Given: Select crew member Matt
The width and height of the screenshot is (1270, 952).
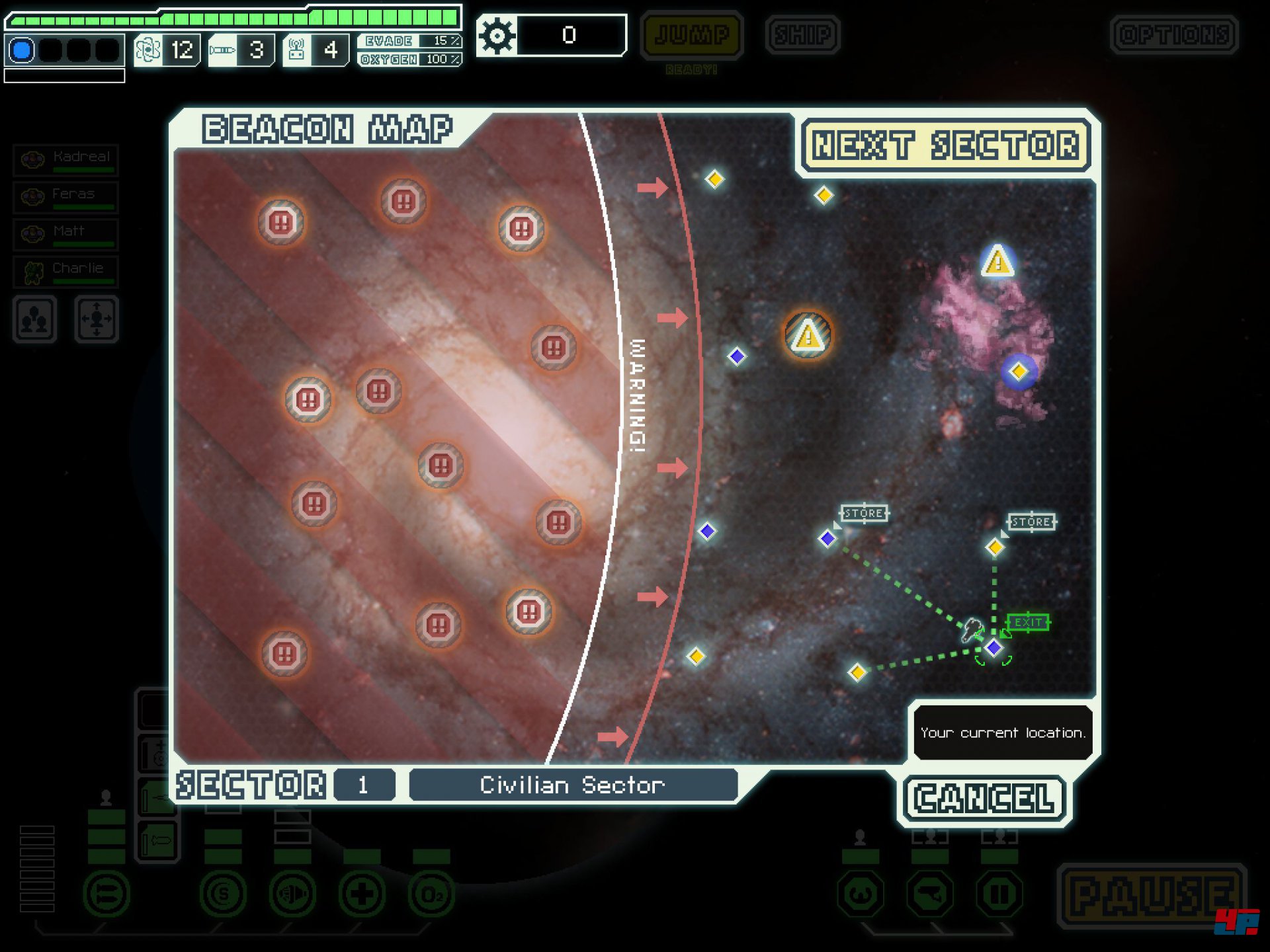Looking at the screenshot, I should [66, 233].
